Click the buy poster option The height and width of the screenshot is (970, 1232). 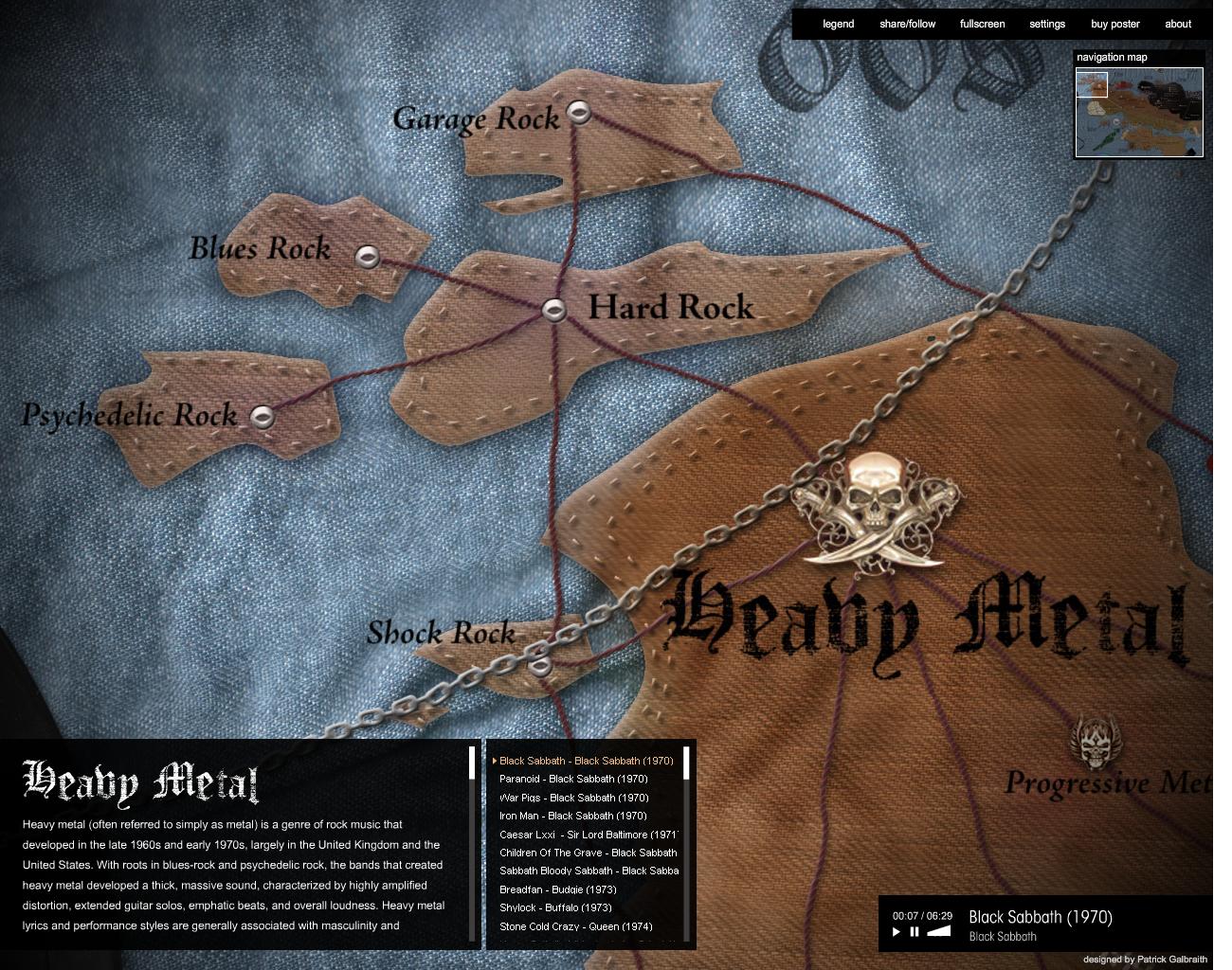point(1114,24)
